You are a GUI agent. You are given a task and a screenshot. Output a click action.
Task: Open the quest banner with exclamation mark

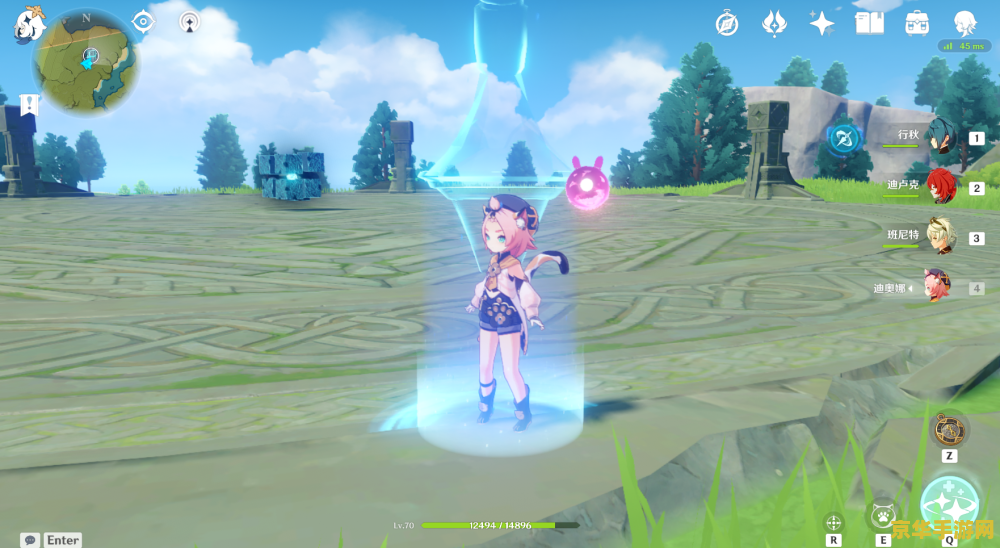pos(29,103)
